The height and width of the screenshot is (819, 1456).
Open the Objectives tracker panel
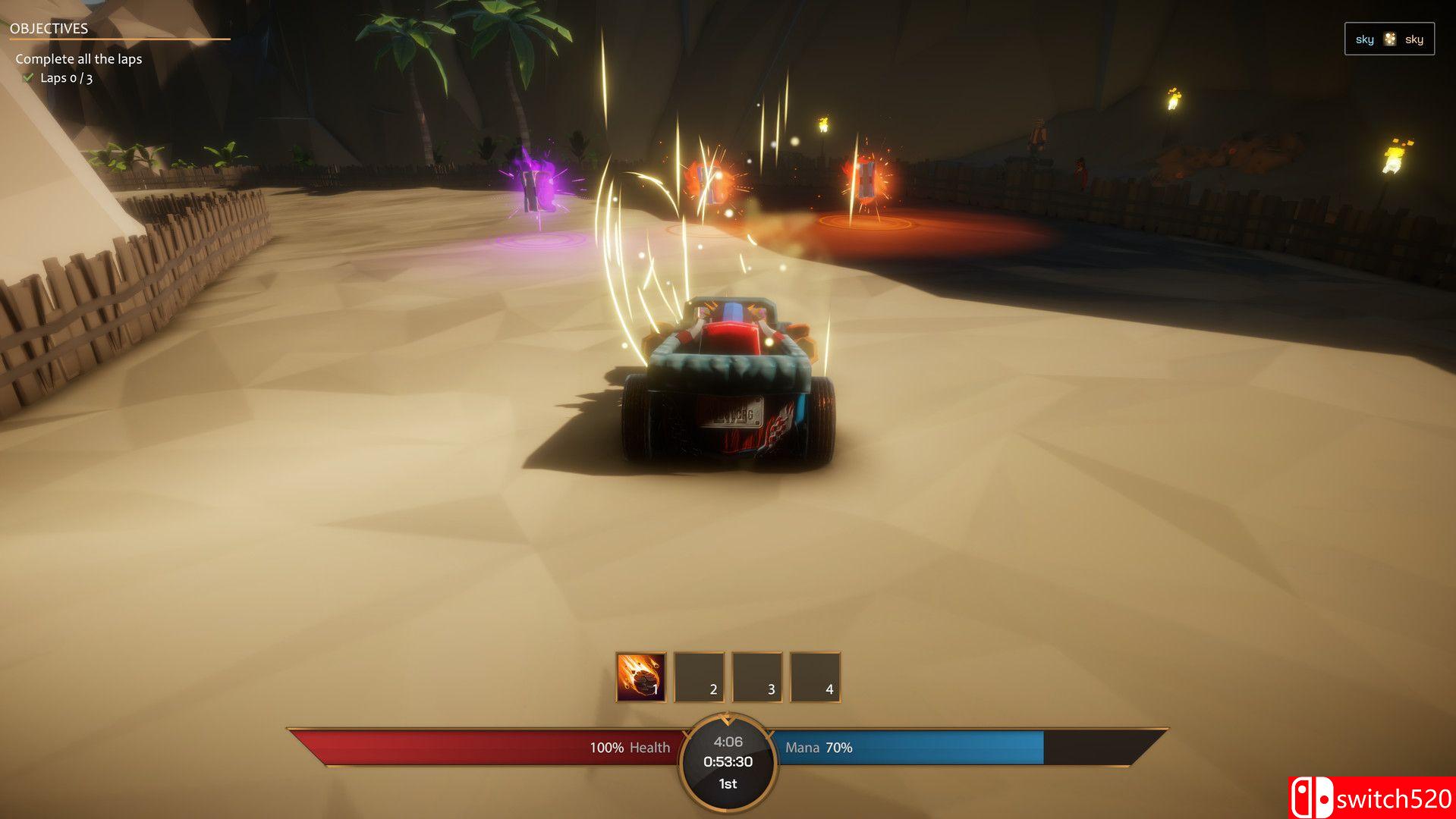pos(49,29)
